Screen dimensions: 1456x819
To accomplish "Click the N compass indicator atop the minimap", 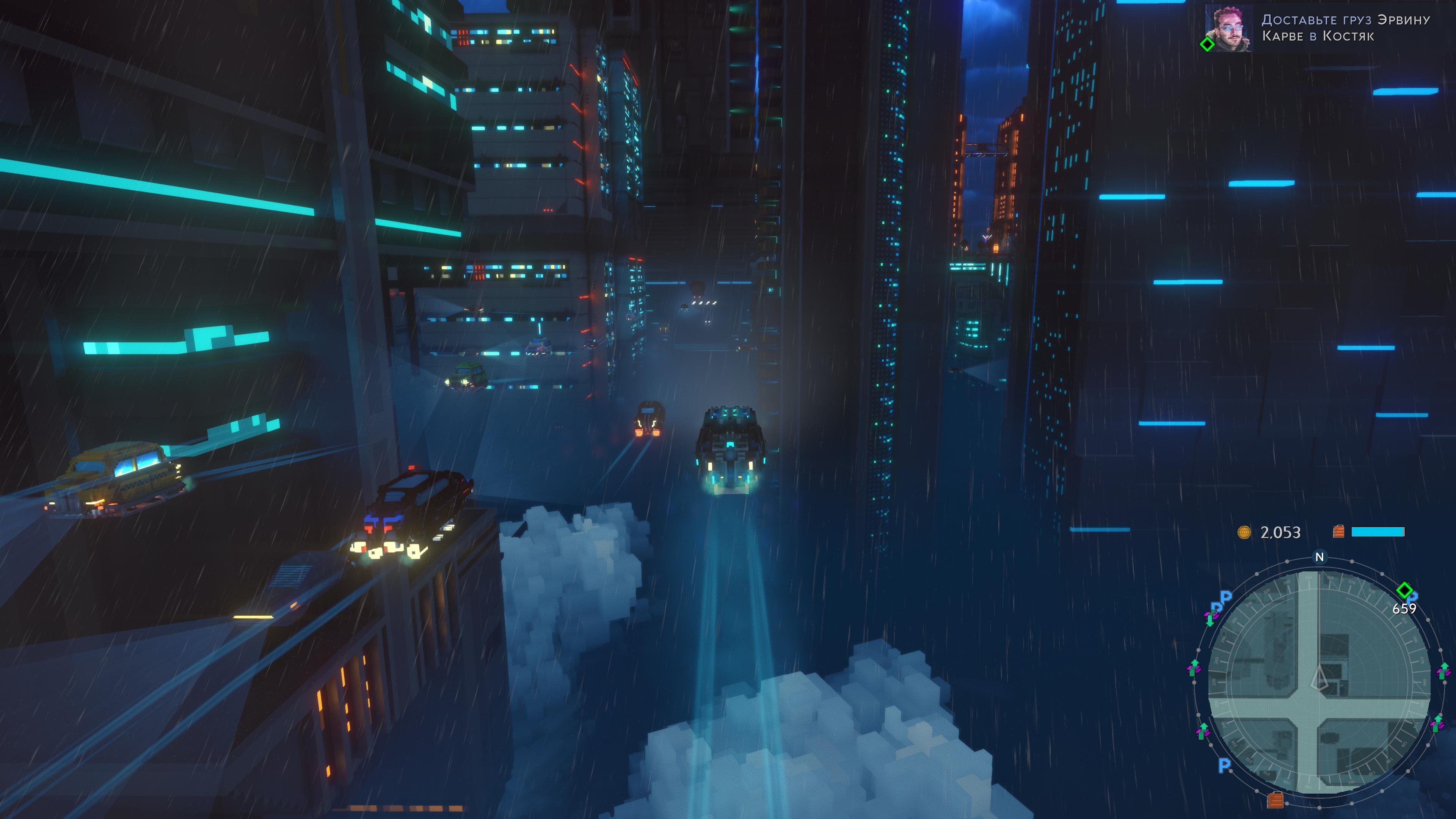I will (x=1319, y=557).
